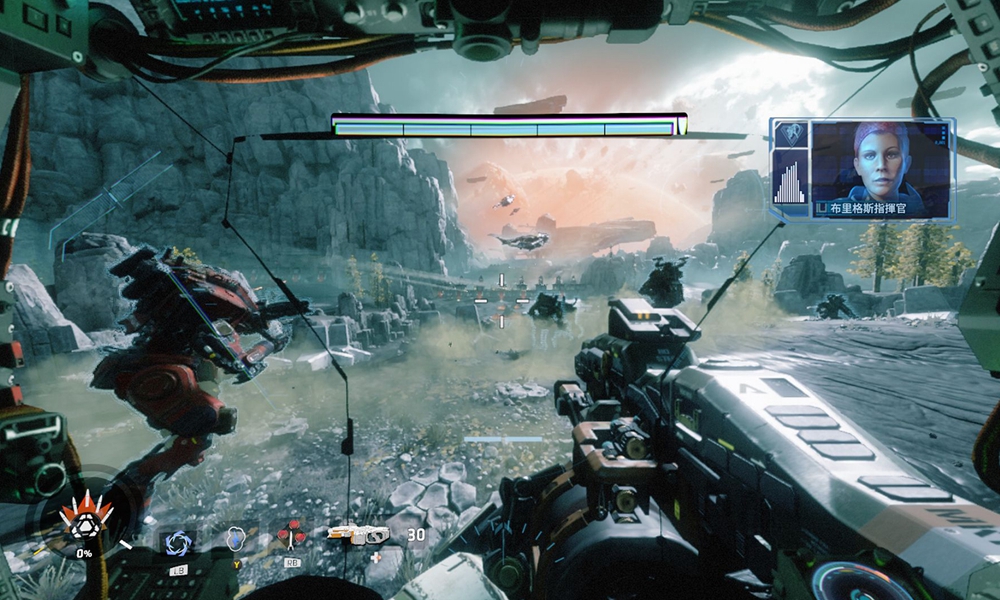This screenshot has width=1000, height=600.
Task: Select the titan rifle weapon icon
Action: [x=357, y=535]
